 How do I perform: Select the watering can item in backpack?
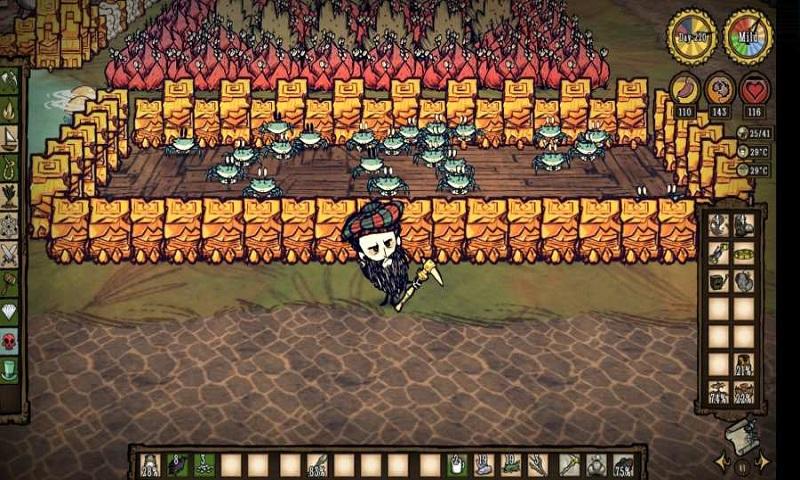pyautogui.click(x=718, y=283)
